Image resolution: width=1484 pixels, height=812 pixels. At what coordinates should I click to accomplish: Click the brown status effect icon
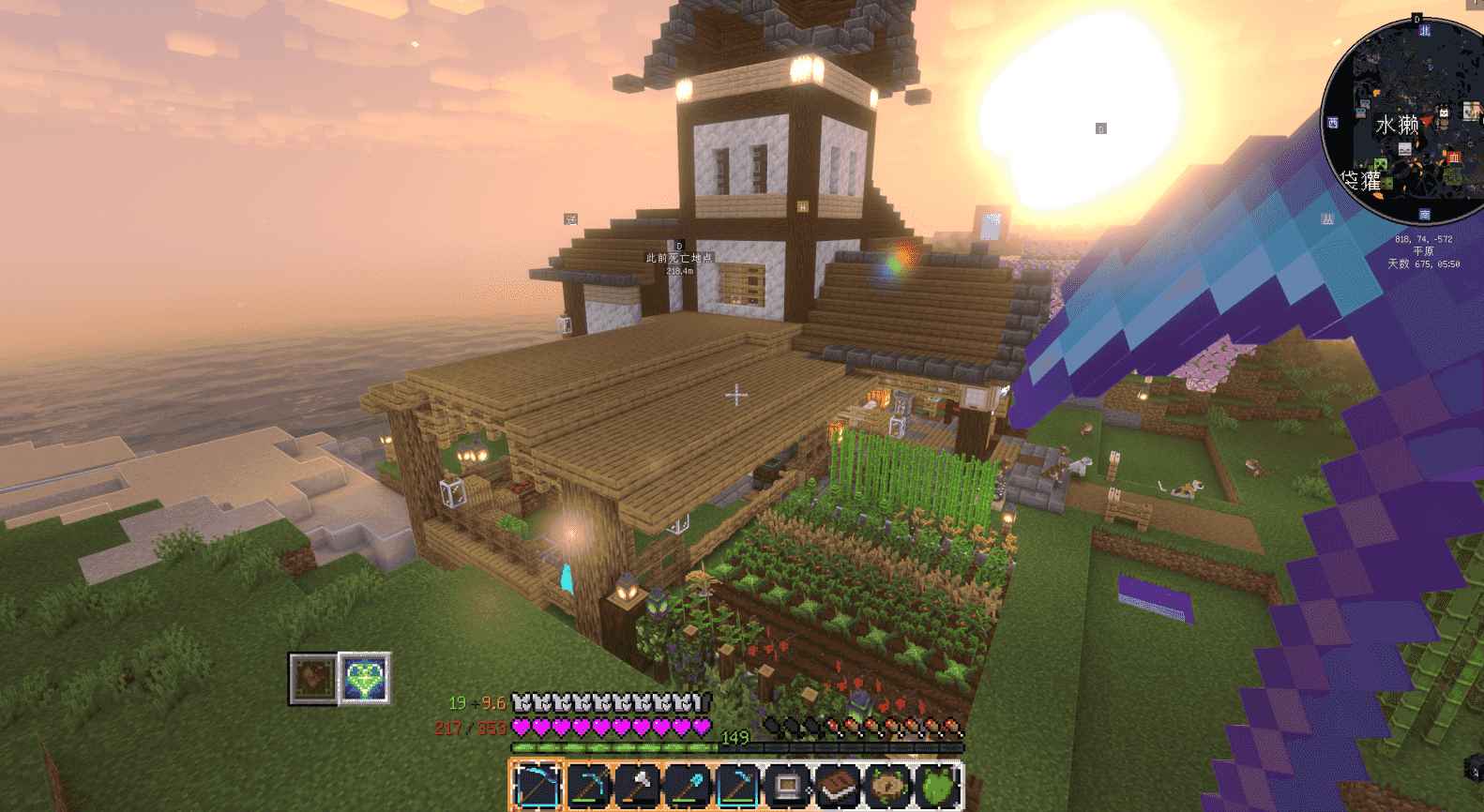coord(311,677)
